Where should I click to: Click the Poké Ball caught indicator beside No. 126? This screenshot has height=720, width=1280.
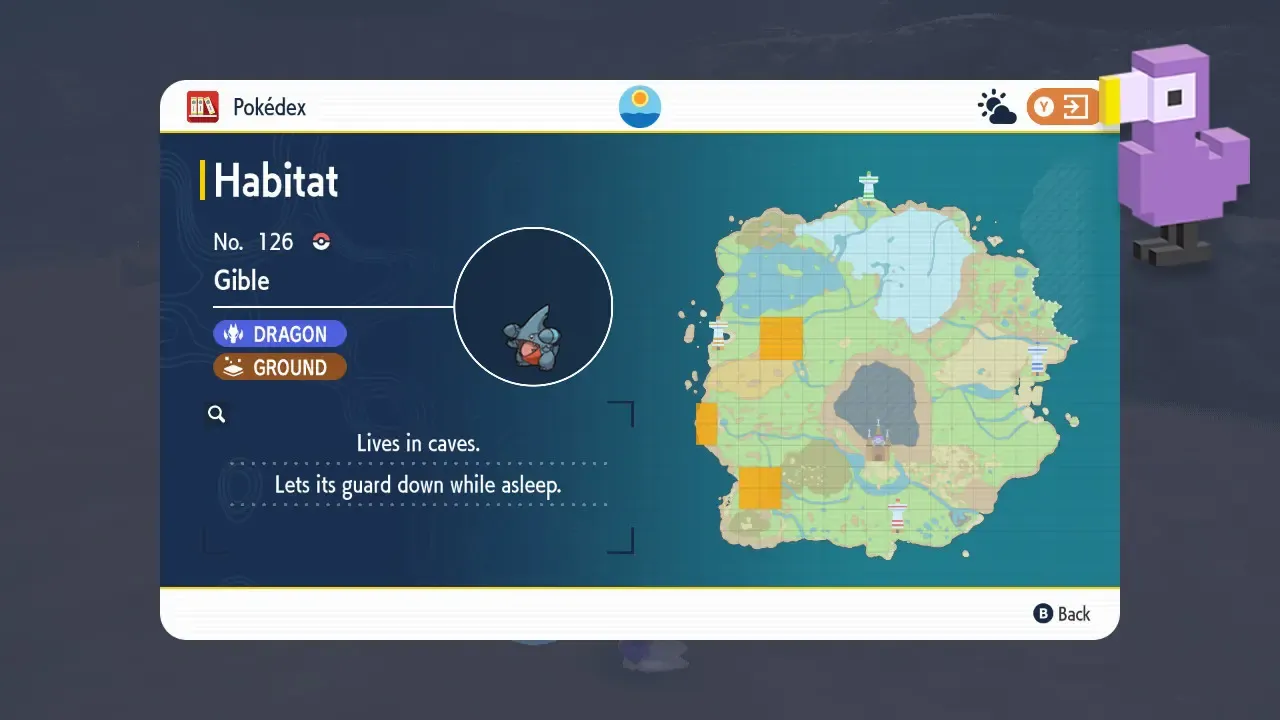pos(320,241)
